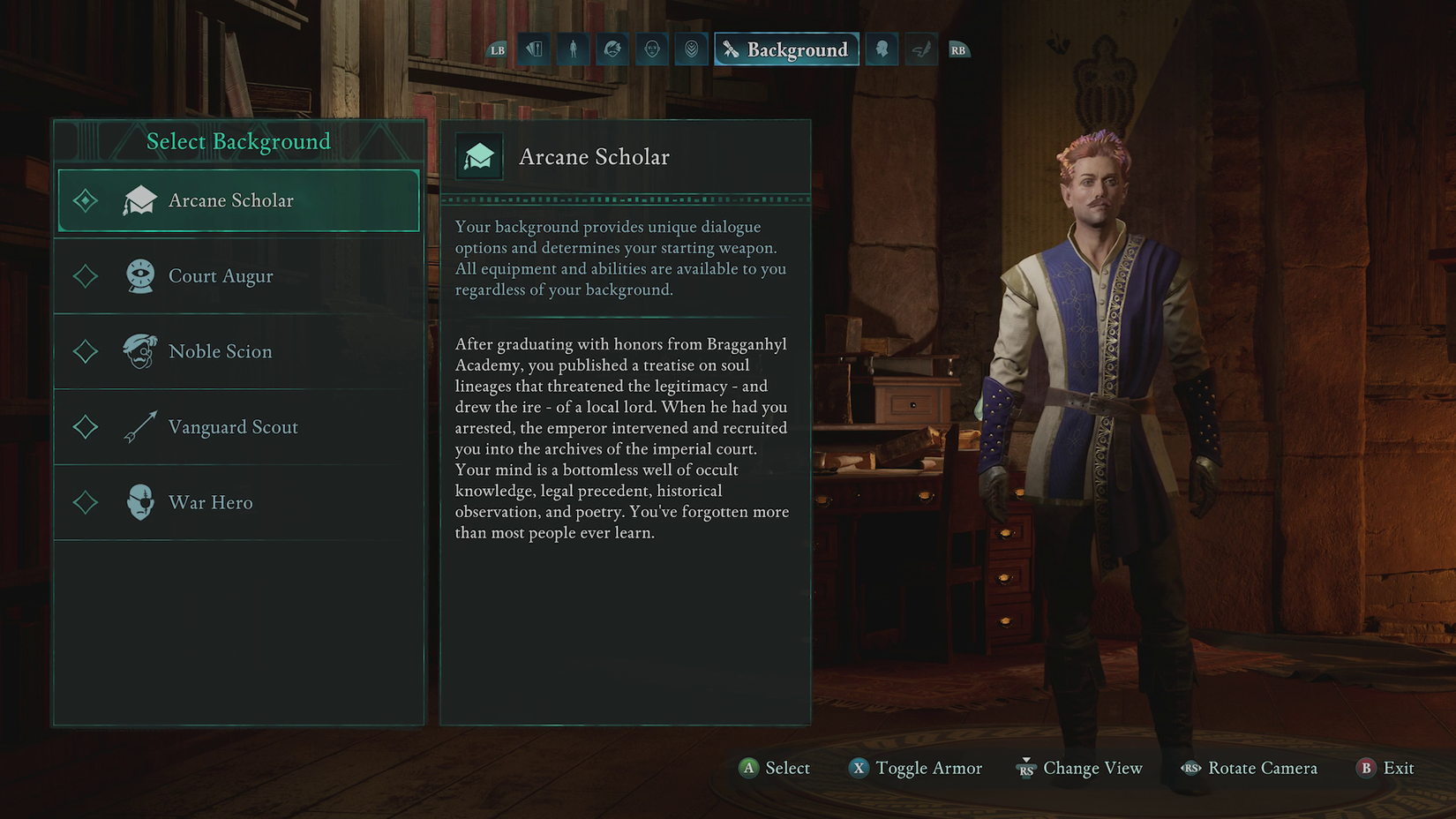Open the side-profile head tab

tap(882, 49)
